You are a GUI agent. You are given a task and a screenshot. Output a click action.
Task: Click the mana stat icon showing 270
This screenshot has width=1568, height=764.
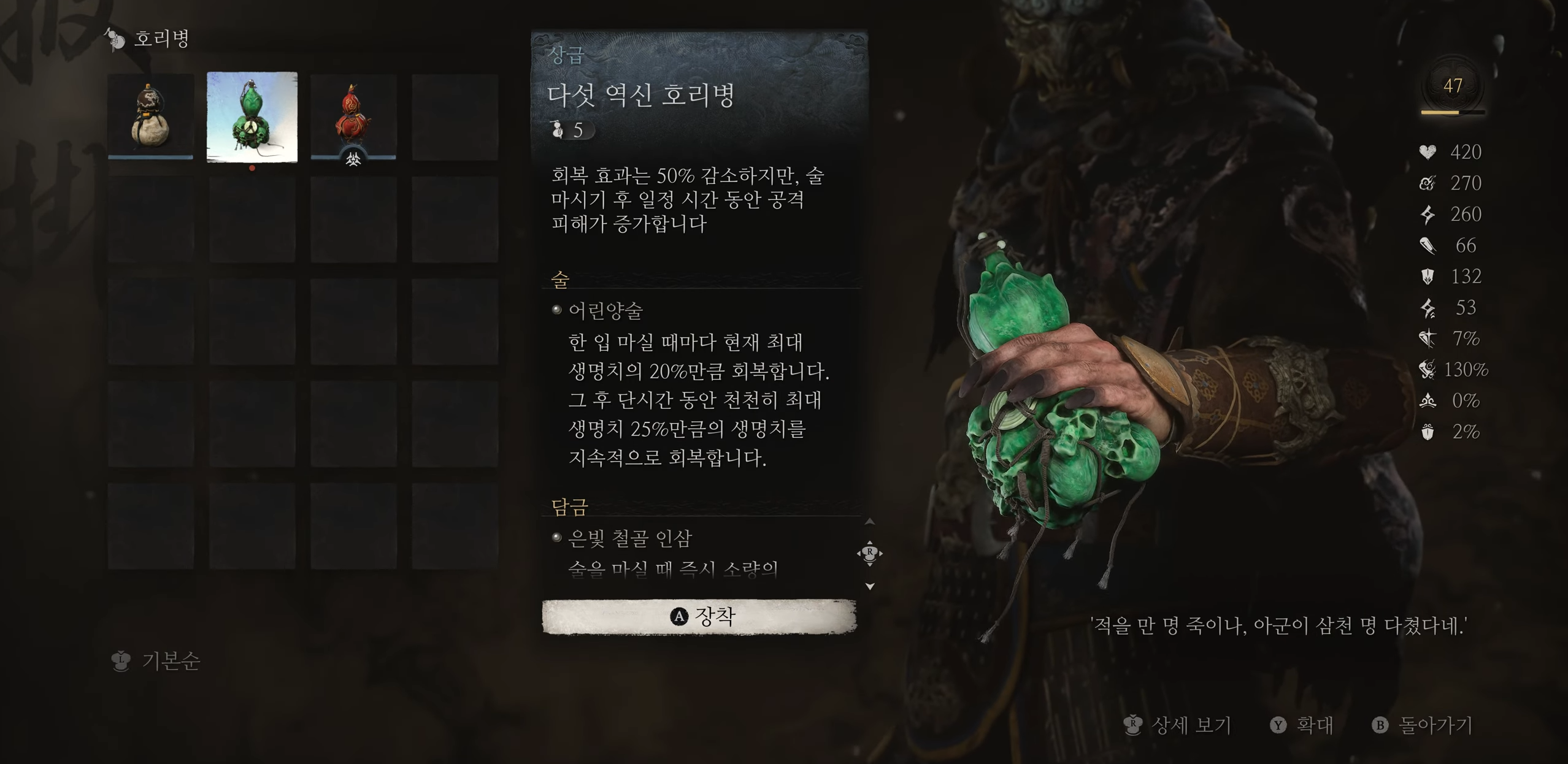click(x=1428, y=183)
